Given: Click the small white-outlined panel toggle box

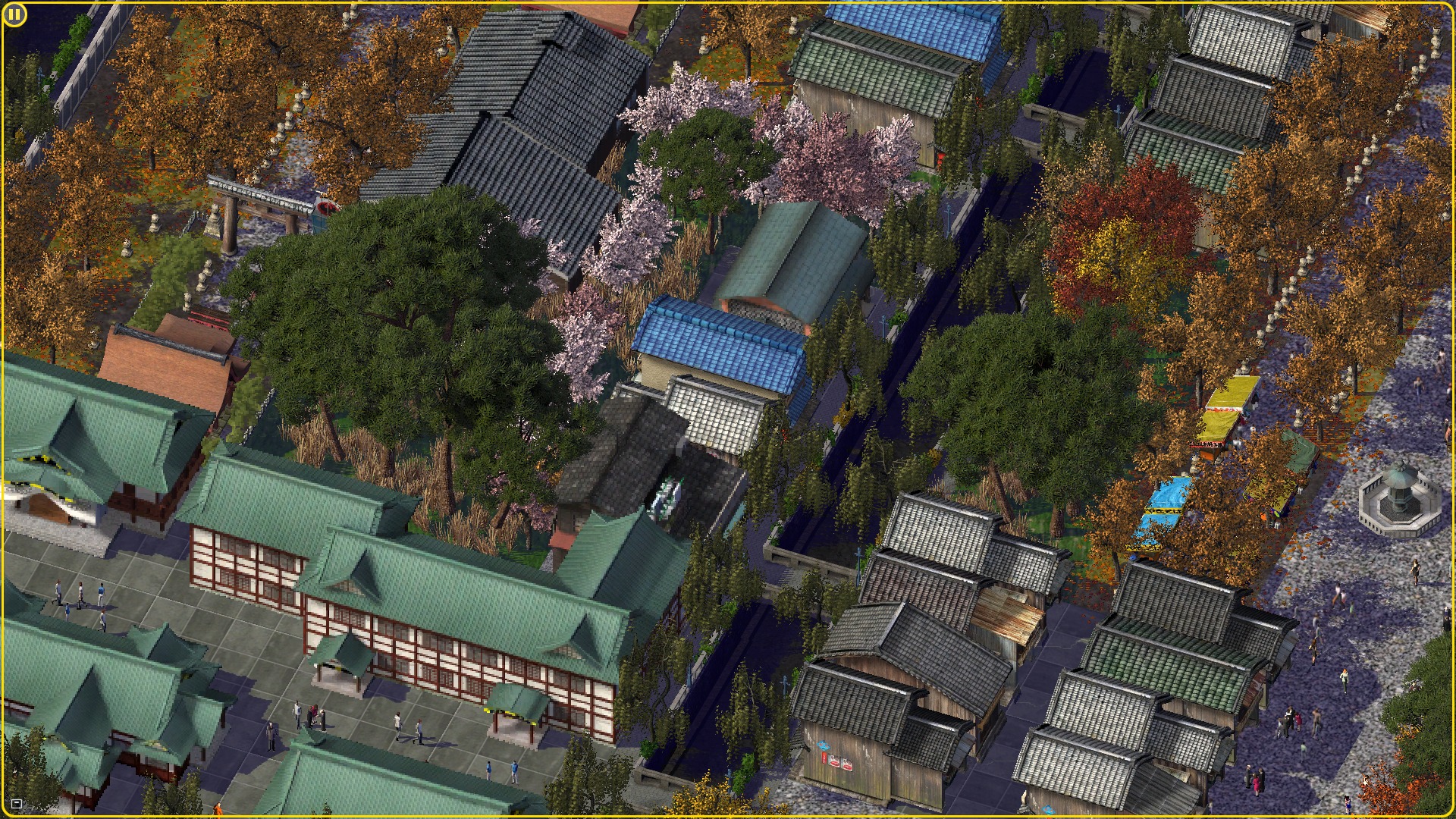Looking at the screenshot, I should coord(17,804).
